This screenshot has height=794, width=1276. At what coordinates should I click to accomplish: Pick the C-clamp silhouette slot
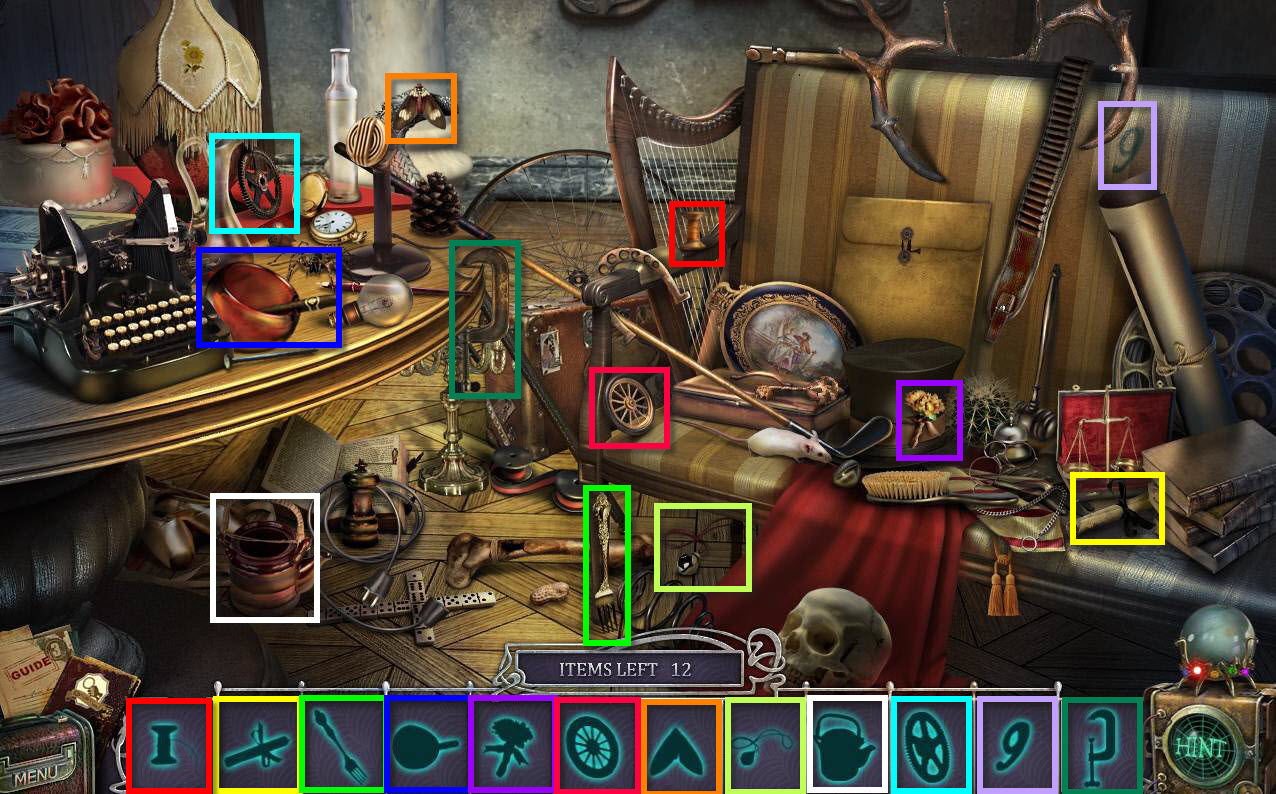pyautogui.click(x=1101, y=745)
